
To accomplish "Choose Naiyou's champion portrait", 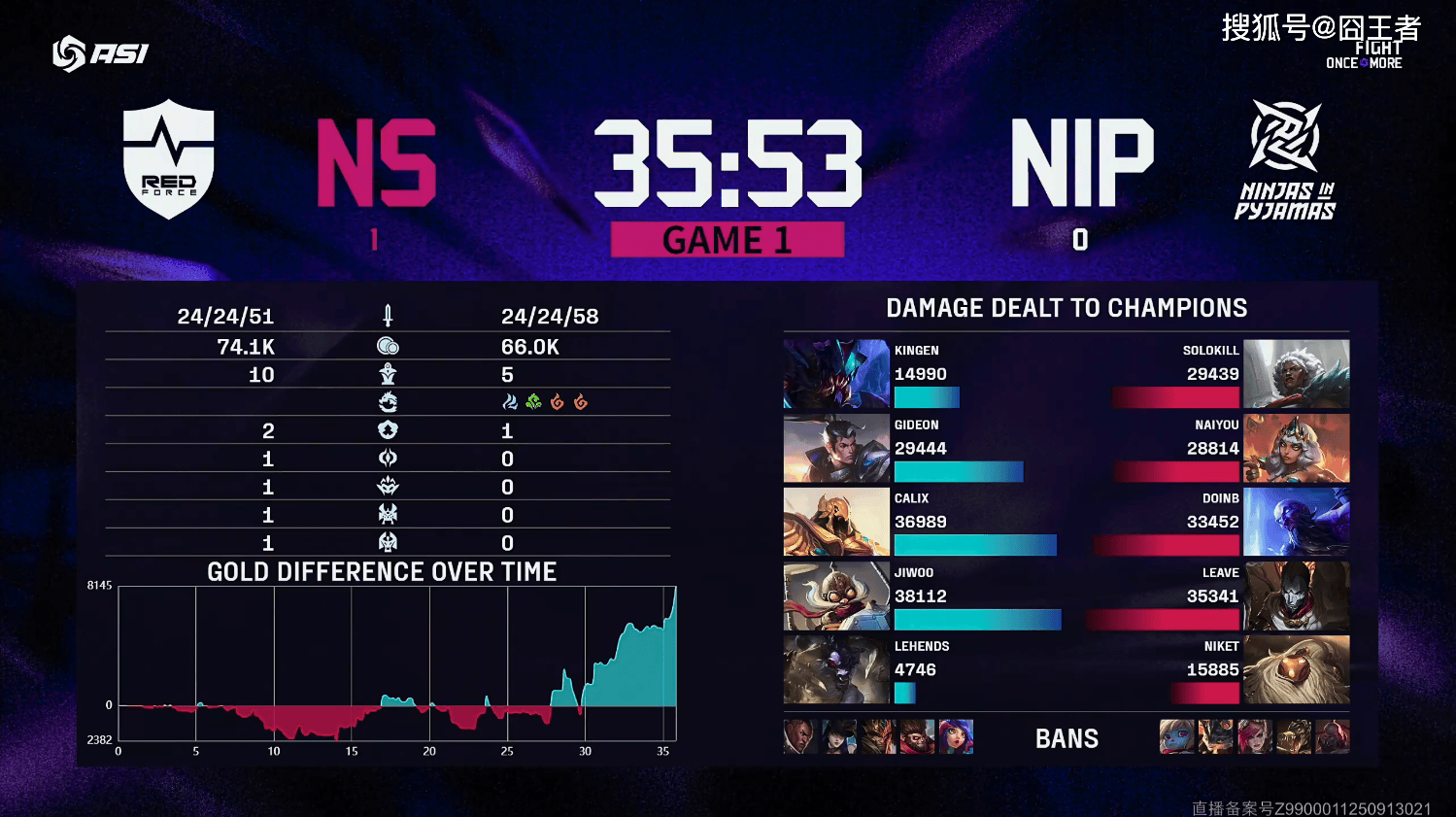I will [1297, 449].
